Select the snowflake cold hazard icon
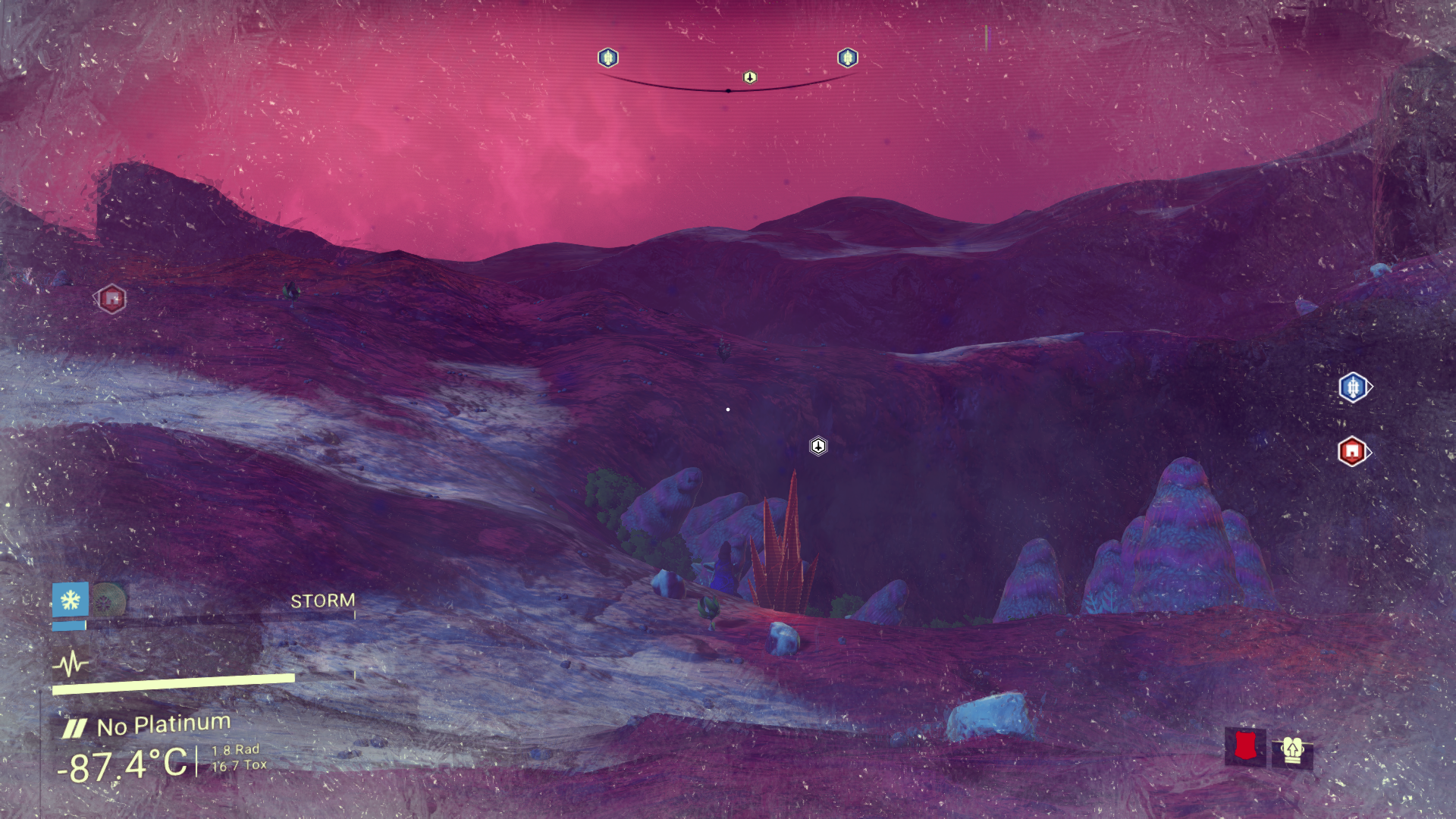This screenshot has height=819, width=1456. coord(71,601)
